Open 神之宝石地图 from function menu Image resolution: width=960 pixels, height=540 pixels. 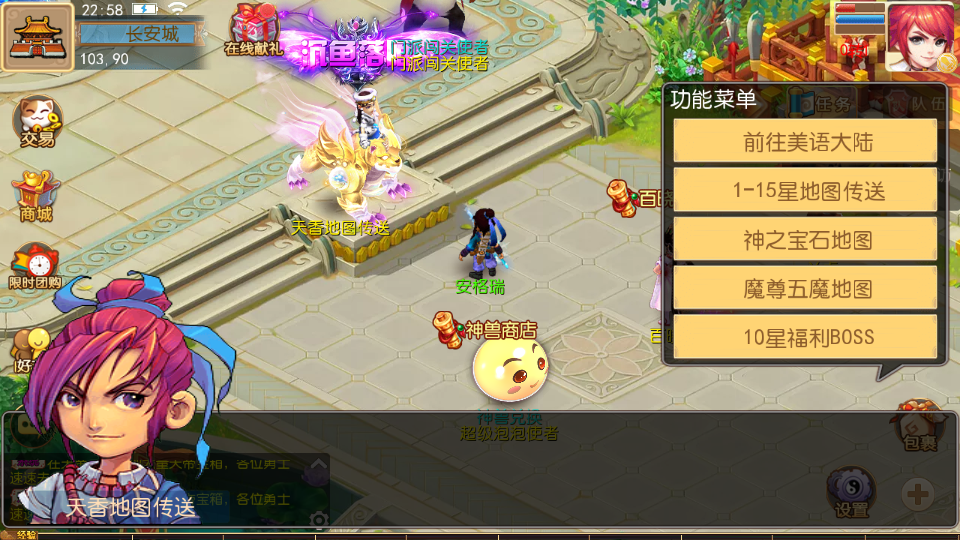[x=805, y=239]
